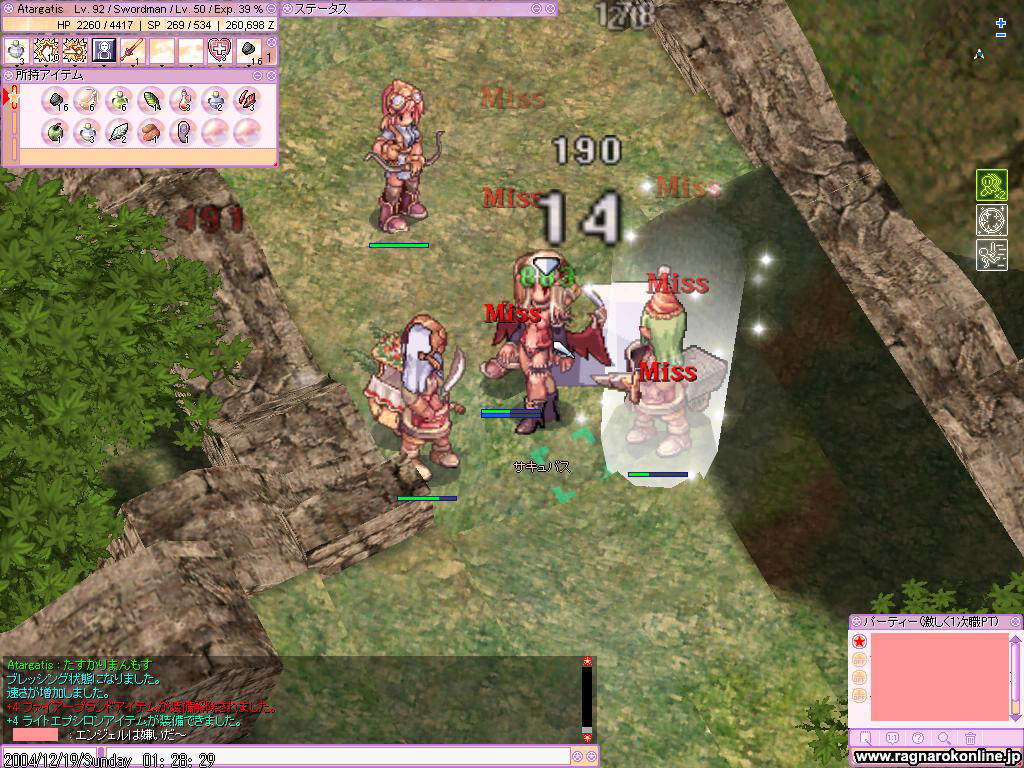This screenshot has width=1024, height=768.
Task: Select the brown meat item in the inventory
Action: [x=151, y=131]
